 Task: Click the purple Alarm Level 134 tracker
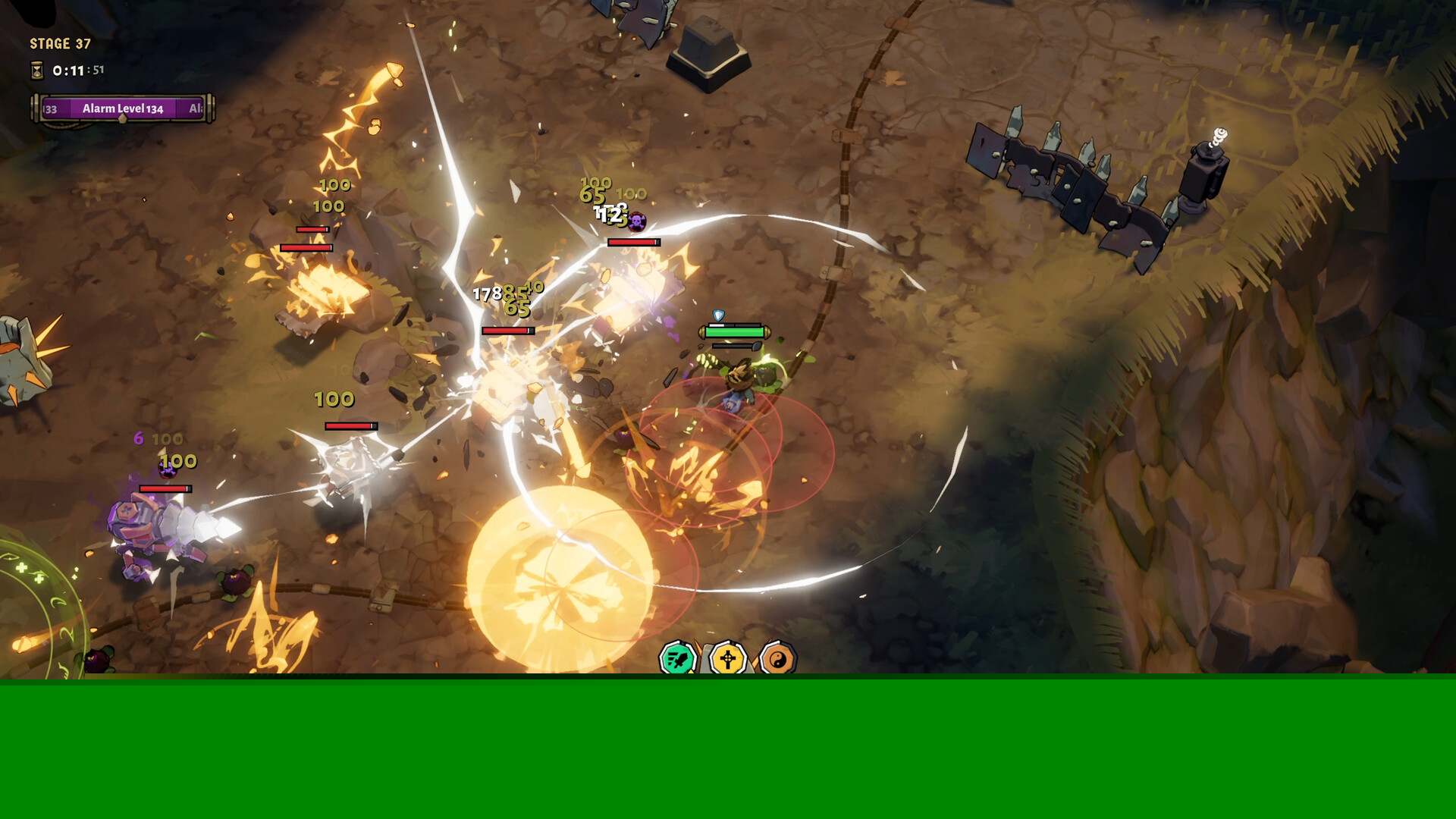(x=123, y=108)
